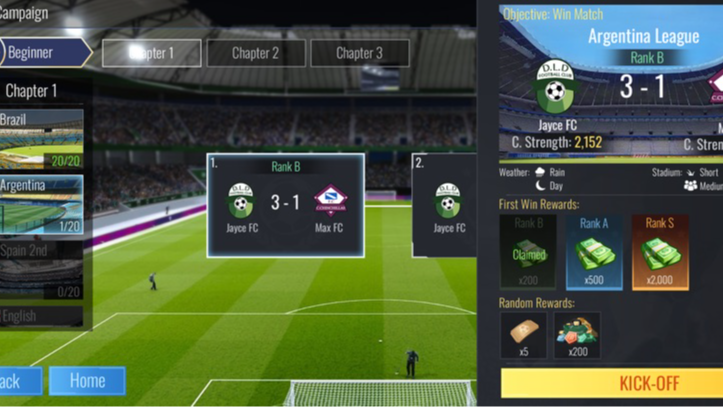Image resolution: width=723 pixels, height=407 pixels.
Task: Go to the Home screen
Action: click(x=87, y=380)
